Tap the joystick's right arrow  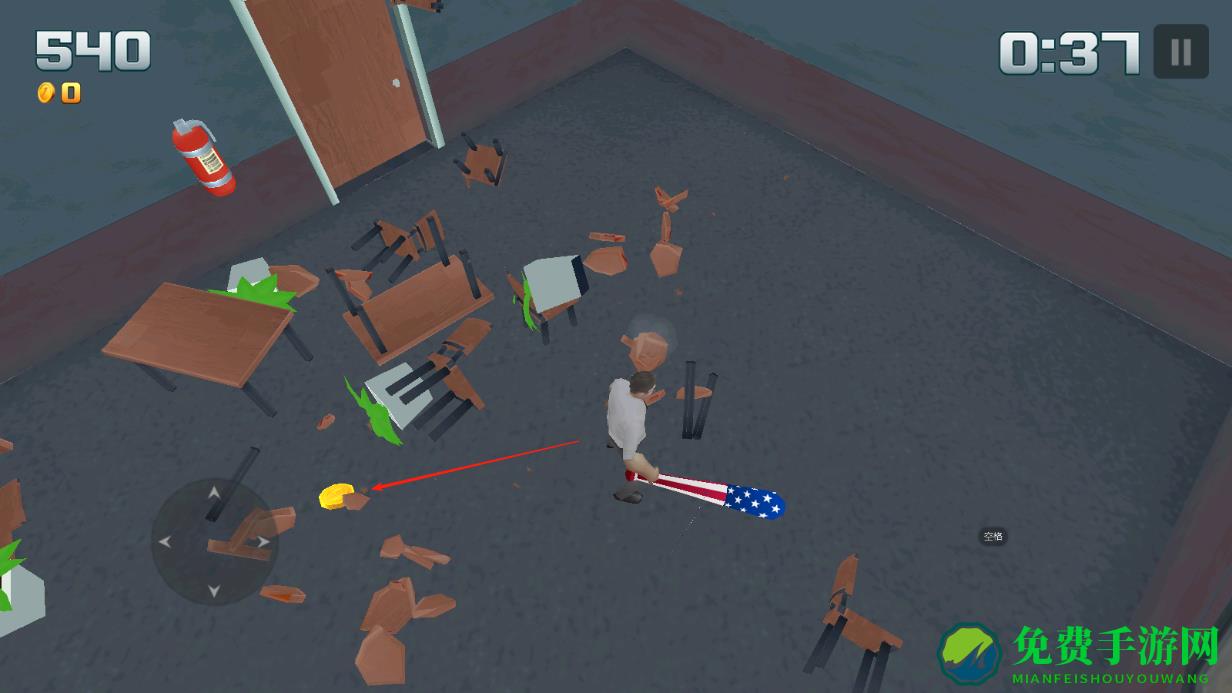tap(263, 542)
